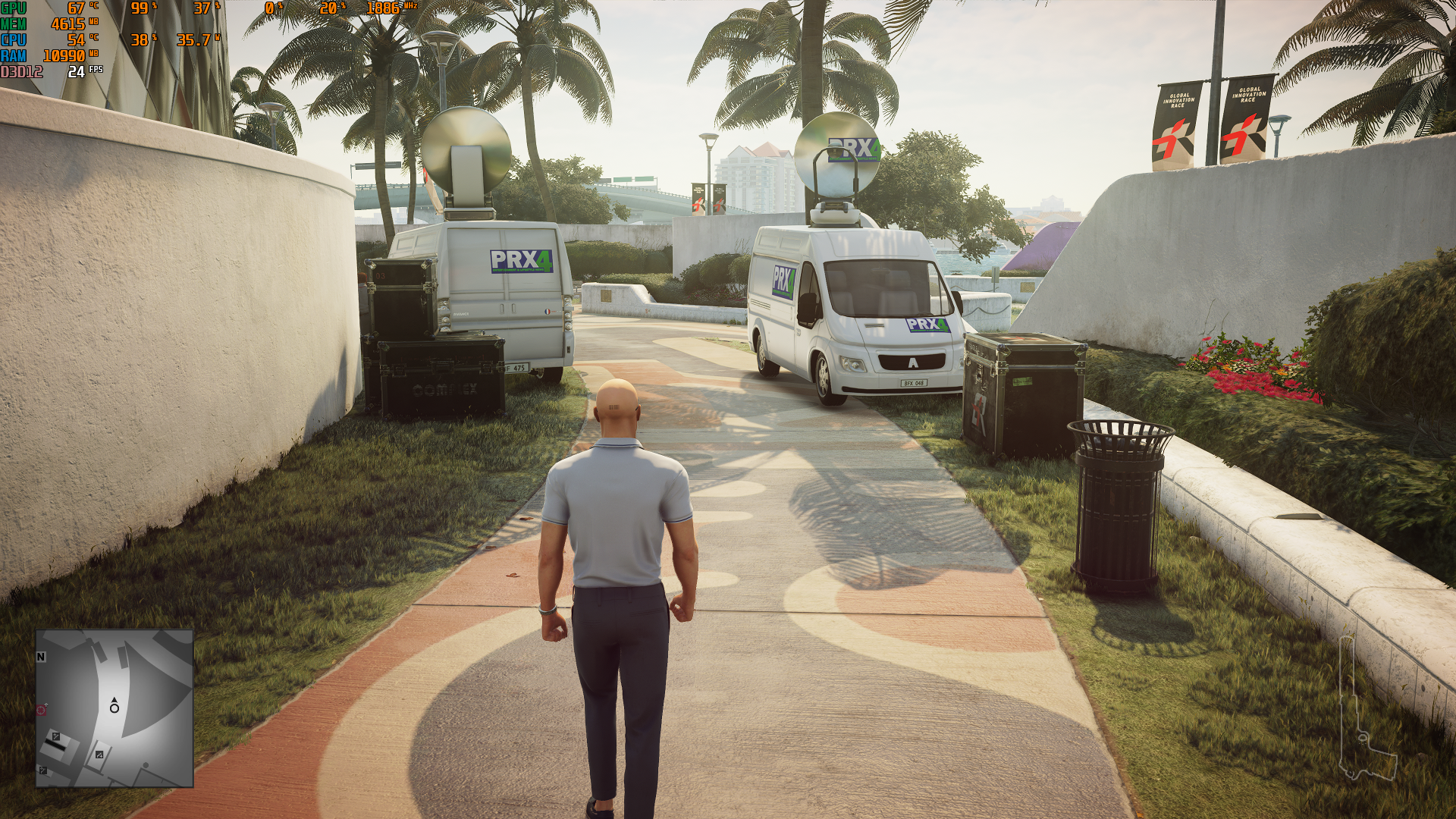Select the stairs icon near minimap center
Image resolution: width=1456 pixels, height=819 pixels.
pyautogui.click(x=99, y=755)
